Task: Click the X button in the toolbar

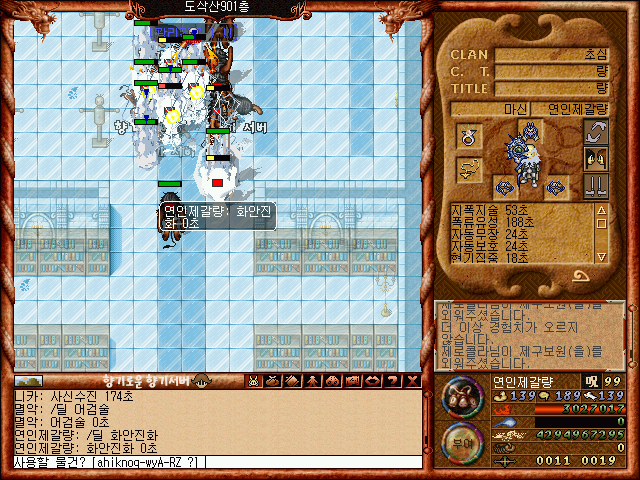Action: (x=412, y=381)
